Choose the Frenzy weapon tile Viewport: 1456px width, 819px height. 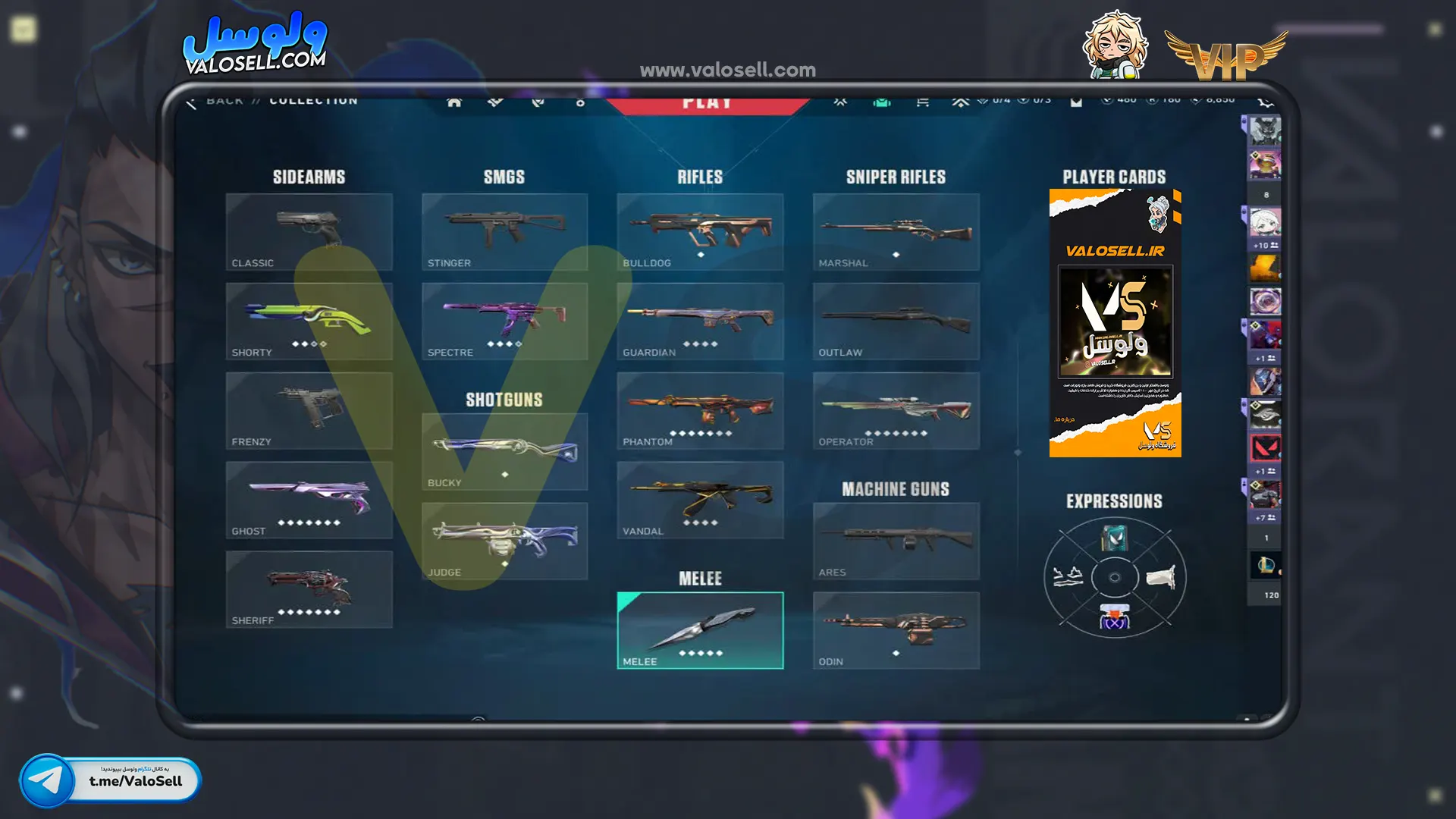pos(309,410)
